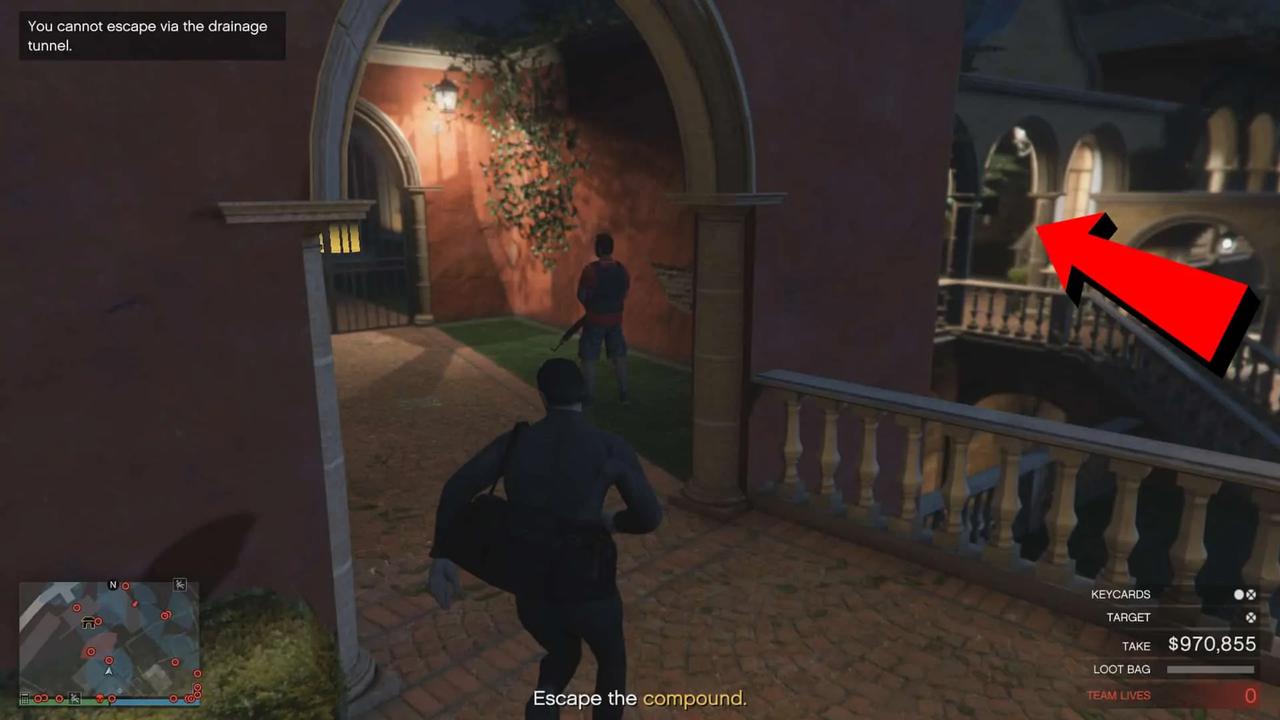Click the enemy blip cluster at the minimap's right edge
Screen dimensions: 1280x720
(196, 687)
